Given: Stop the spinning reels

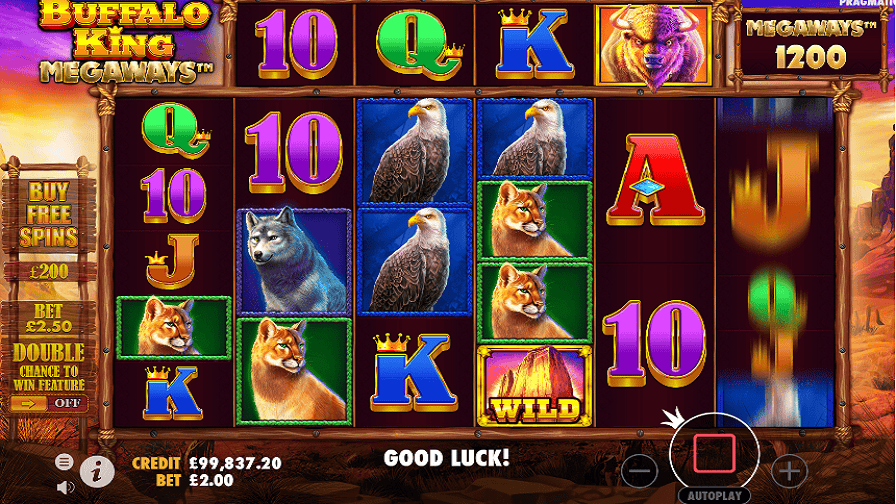Looking at the screenshot, I should tap(714, 454).
